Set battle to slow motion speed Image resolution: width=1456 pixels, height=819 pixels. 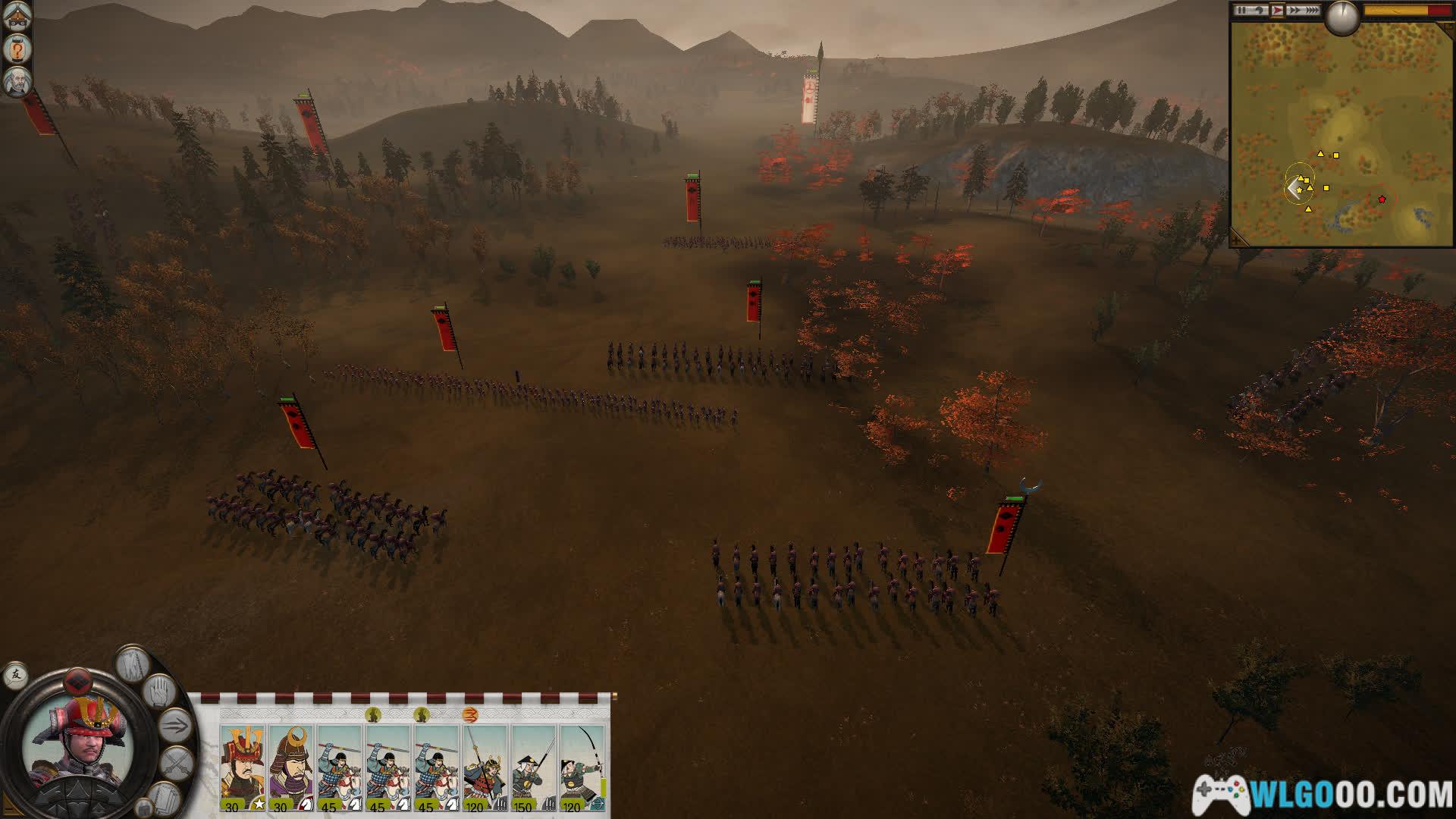1260,11
